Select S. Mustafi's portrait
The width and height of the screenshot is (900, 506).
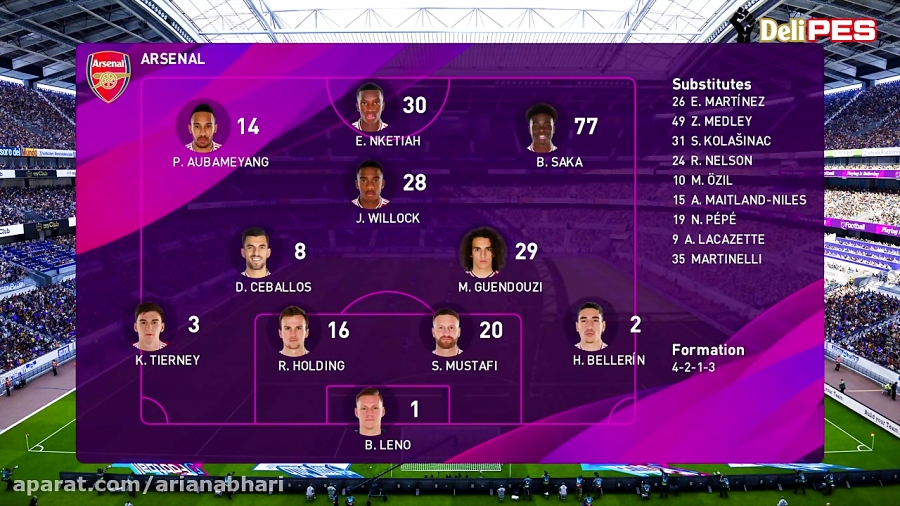pyautogui.click(x=446, y=332)
